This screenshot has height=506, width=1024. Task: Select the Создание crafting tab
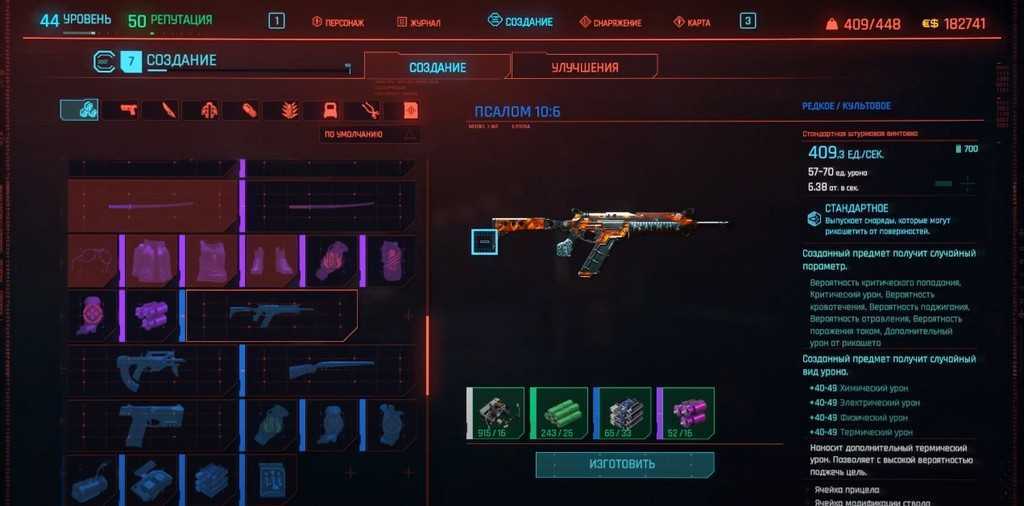click(x=437, y=67)
